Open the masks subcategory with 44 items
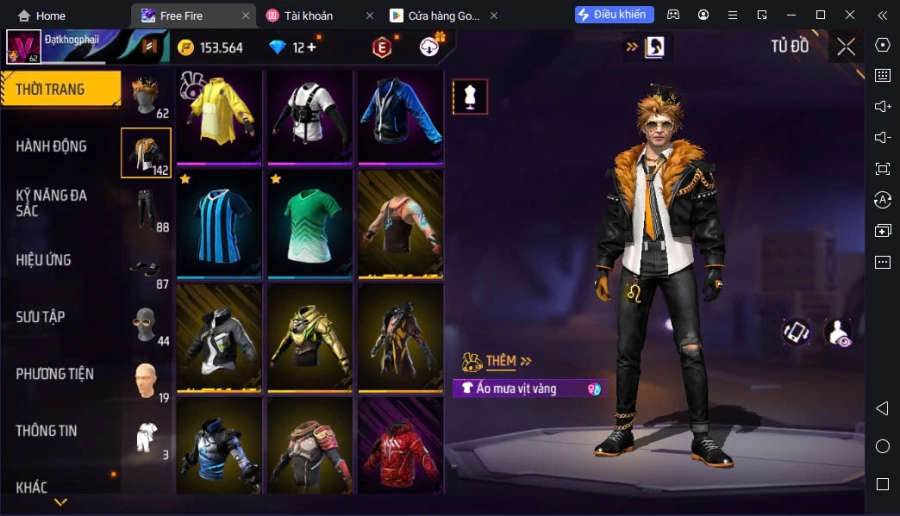Image resolution: width=900 pixels, height=516 pixels. [147, 325]
